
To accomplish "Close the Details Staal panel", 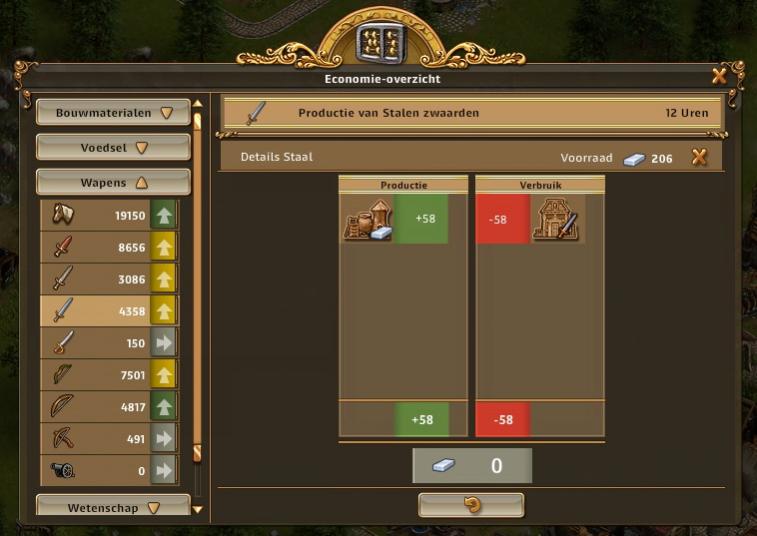I will tap(699, 157).
